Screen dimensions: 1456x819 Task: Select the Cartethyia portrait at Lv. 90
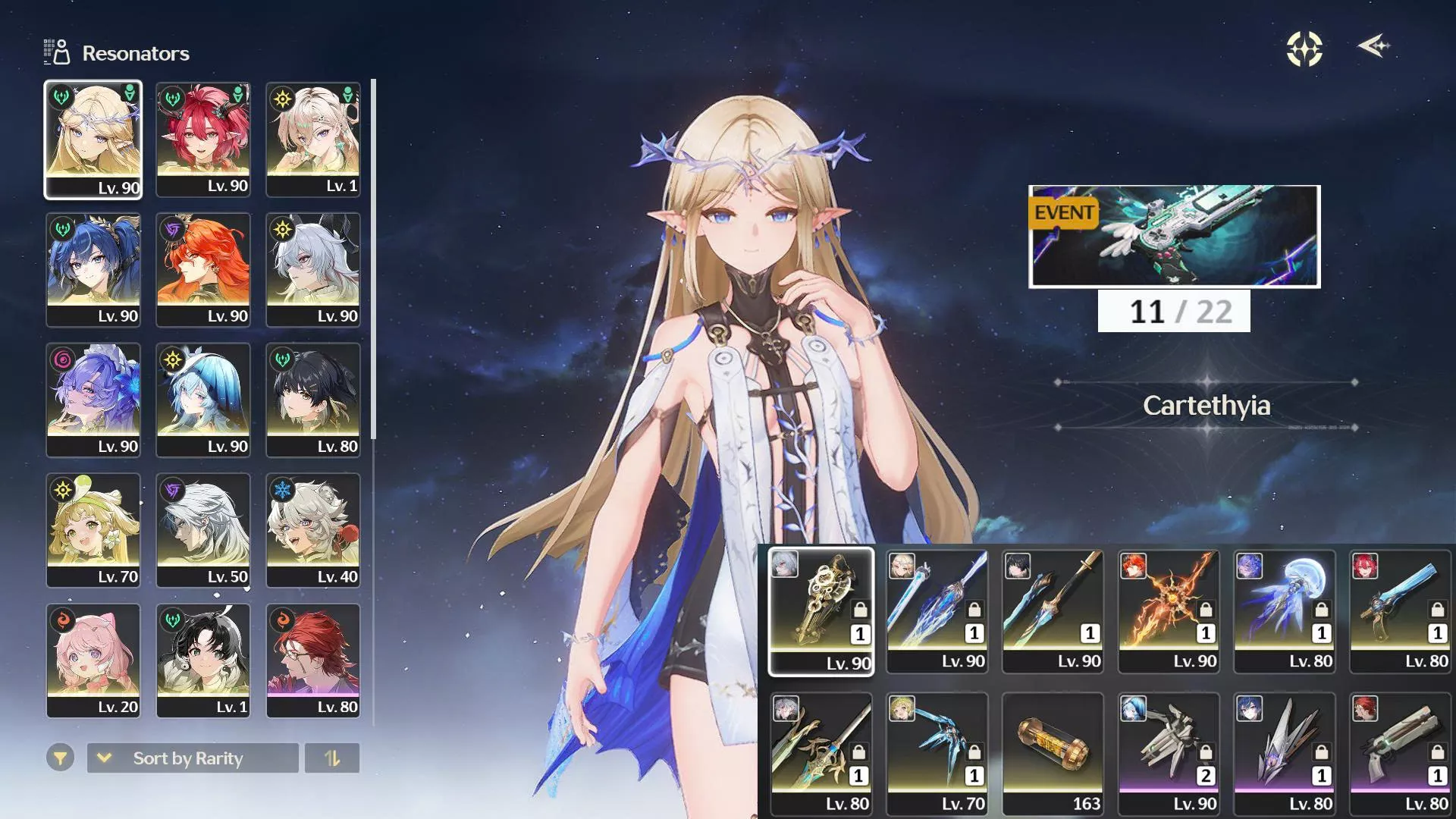coord(93,140)
